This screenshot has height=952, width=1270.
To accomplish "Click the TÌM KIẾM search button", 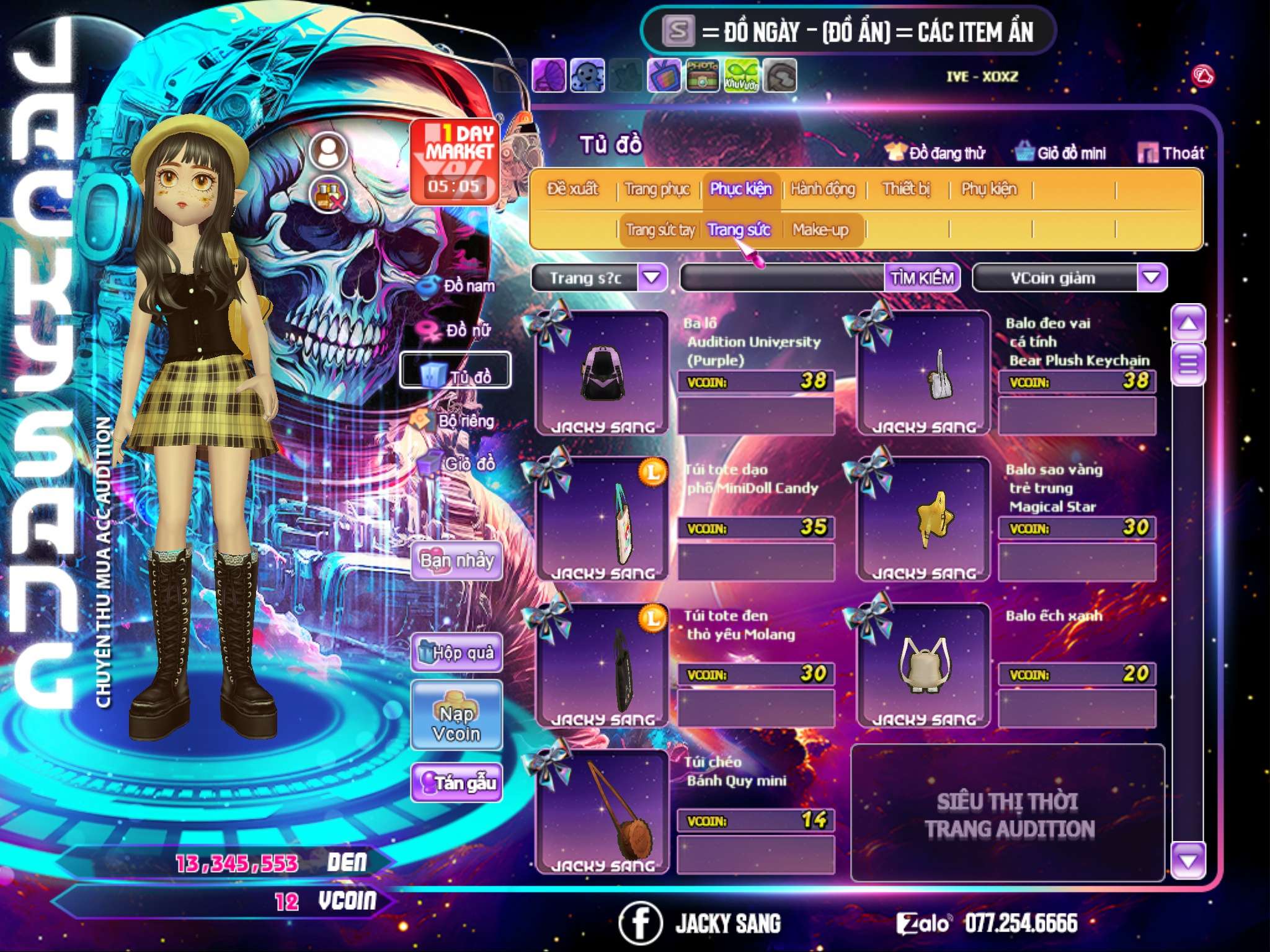I will tap(921, 278).
